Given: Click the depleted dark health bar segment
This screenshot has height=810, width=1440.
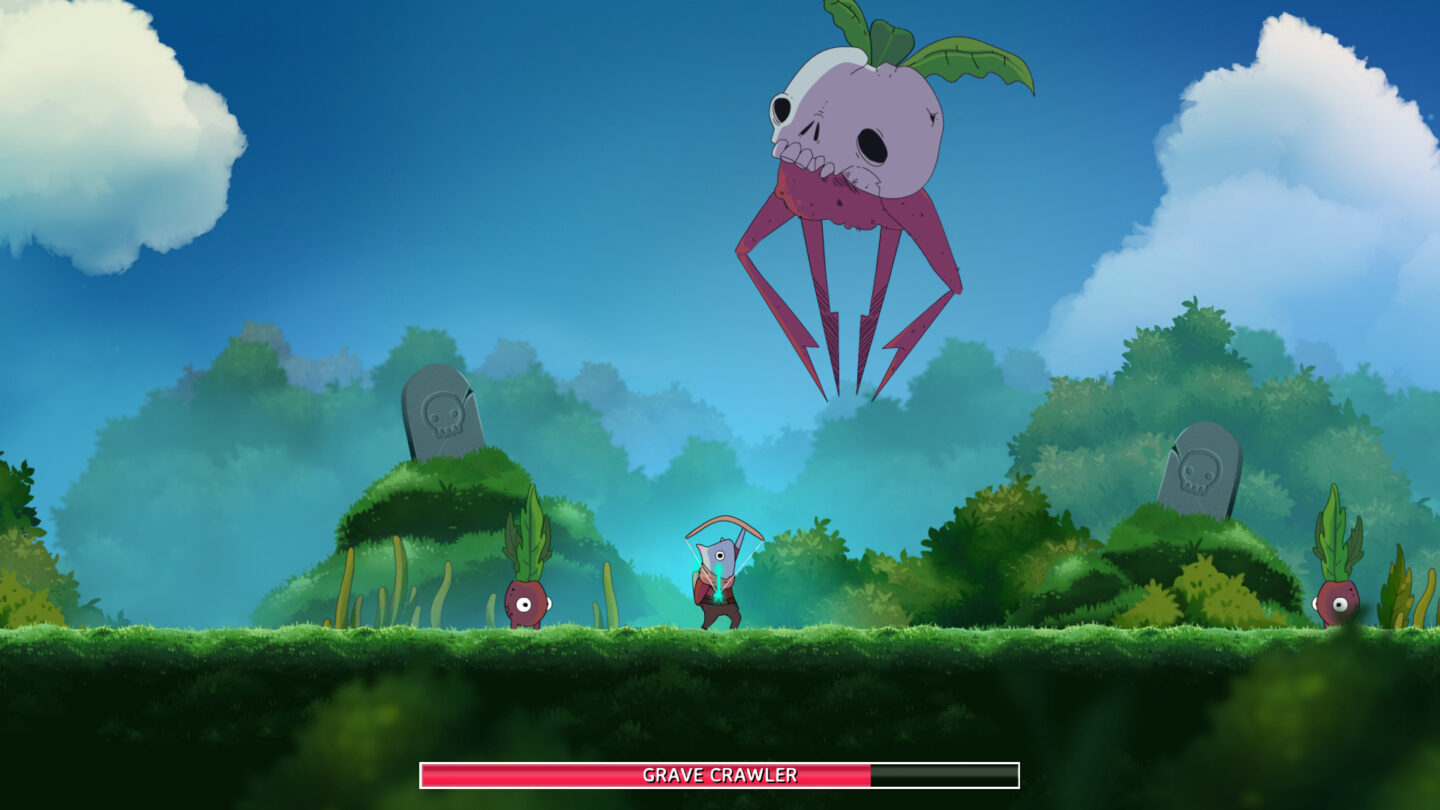Looking at the screenshot, I should pyautogui.click(x=940, y=772).
